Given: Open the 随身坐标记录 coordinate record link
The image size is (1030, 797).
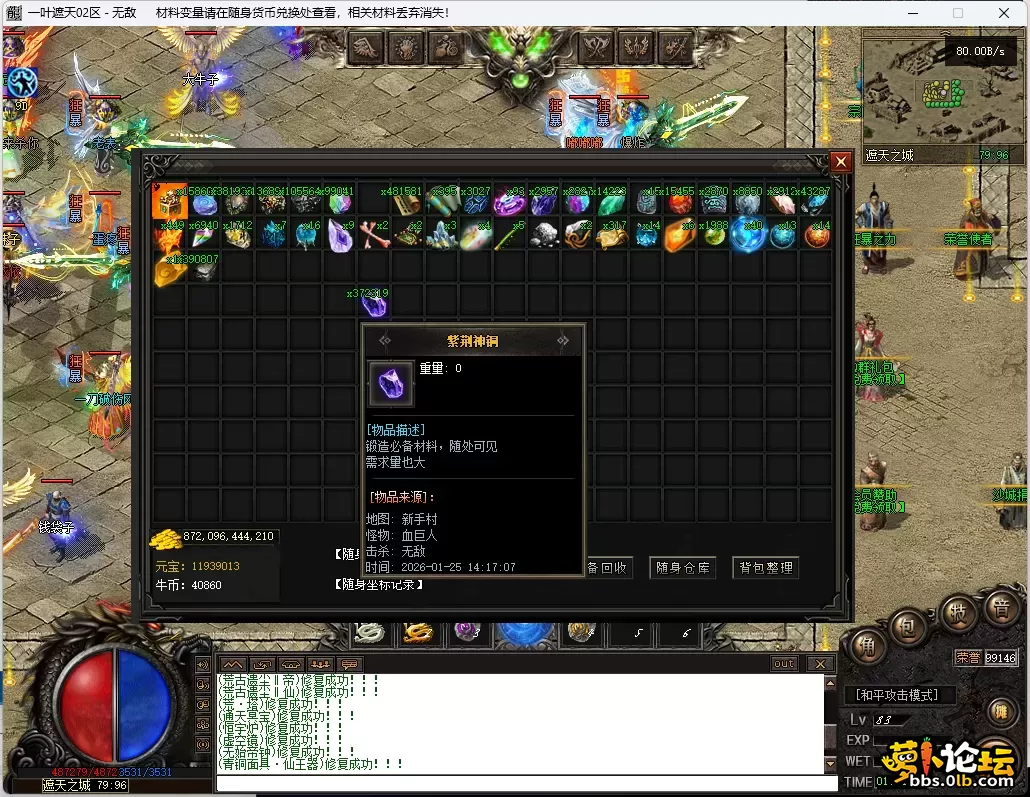Looking at the screenshot, I should (378, 585).
